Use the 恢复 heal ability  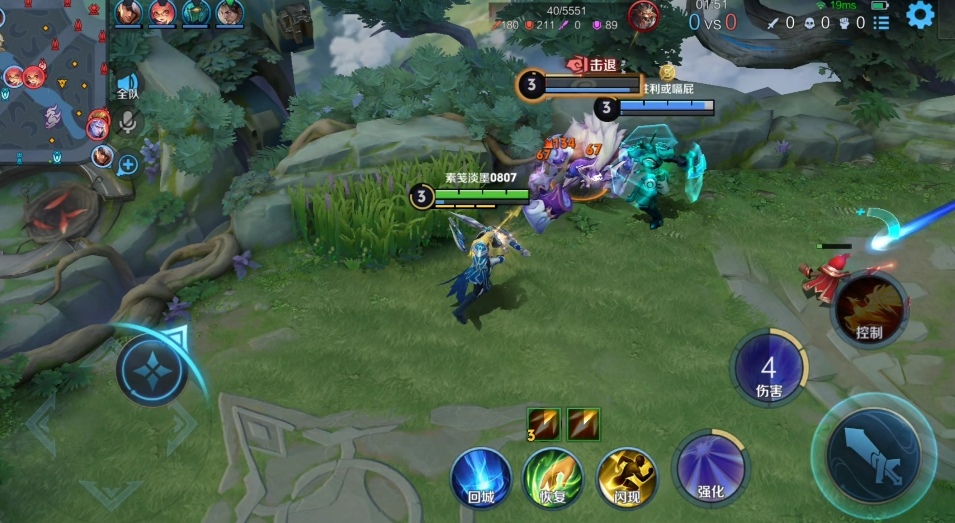point(553,477)
